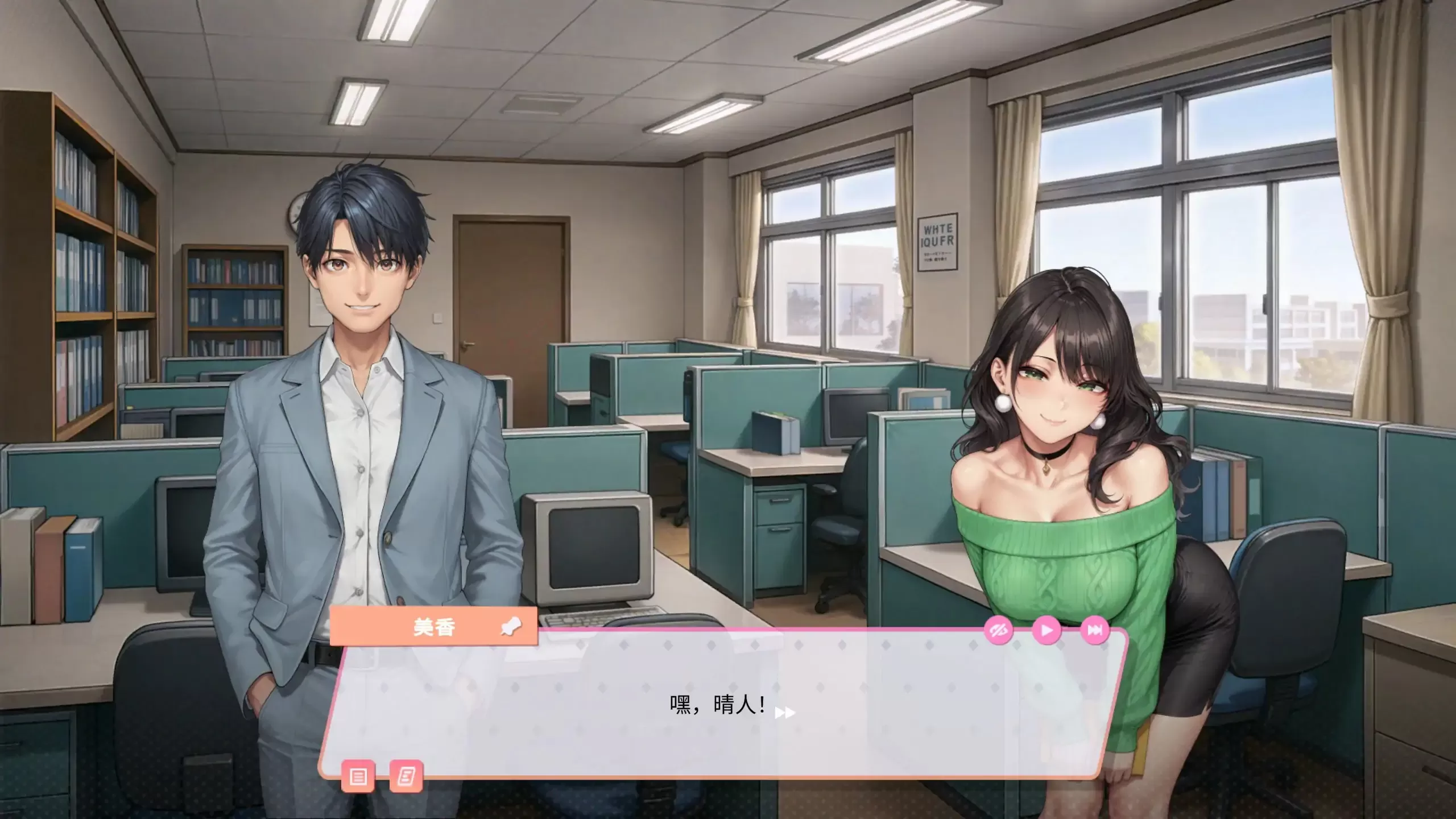
Task: Open the dialogue backlog list icon
Action: (359, 761)
